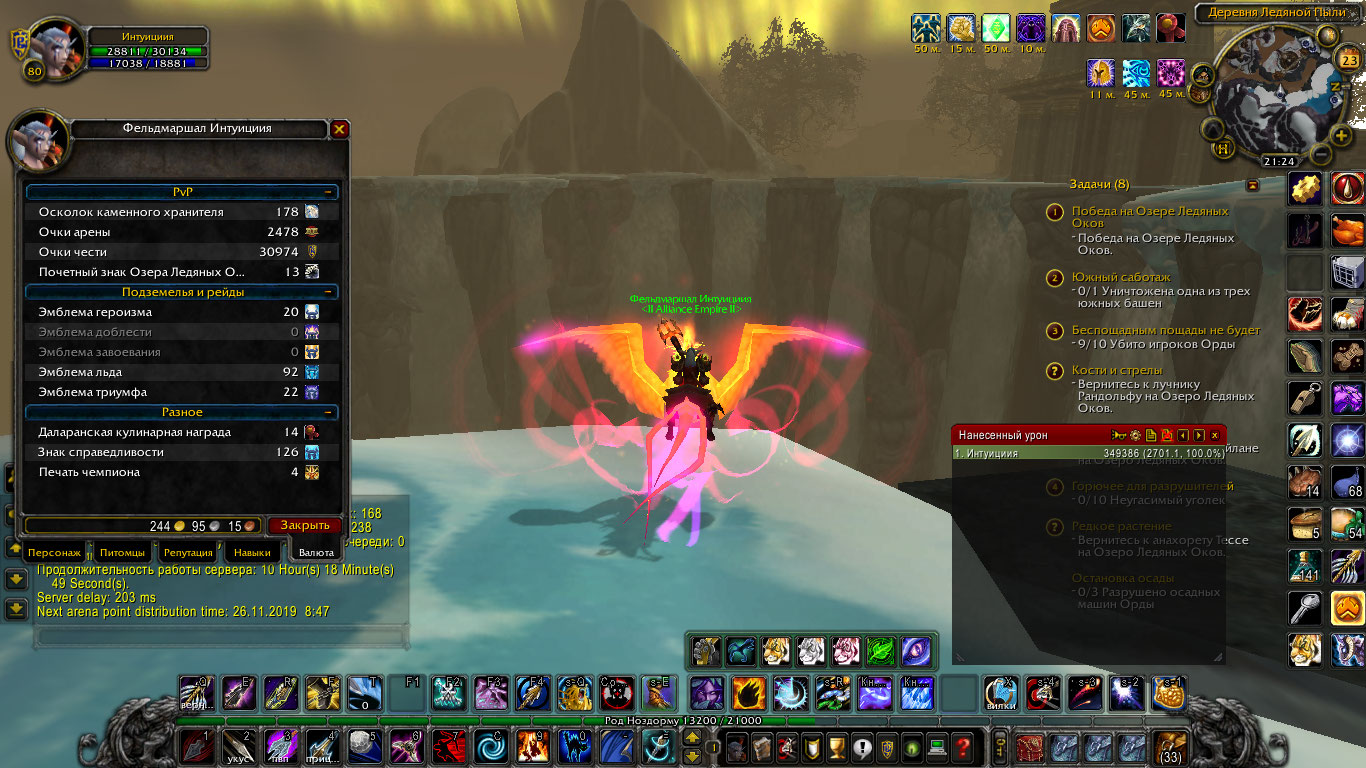Open the damage meter gear settings
The image size is (1366, 768).
1135,436
